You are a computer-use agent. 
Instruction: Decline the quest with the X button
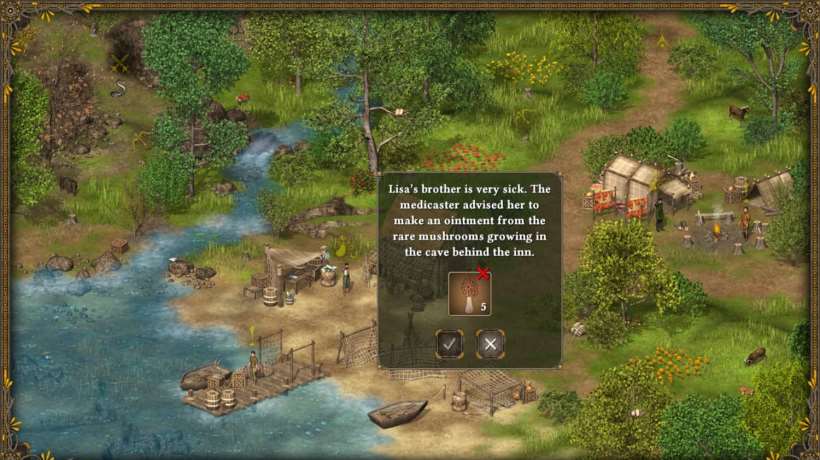coord(490,344)
